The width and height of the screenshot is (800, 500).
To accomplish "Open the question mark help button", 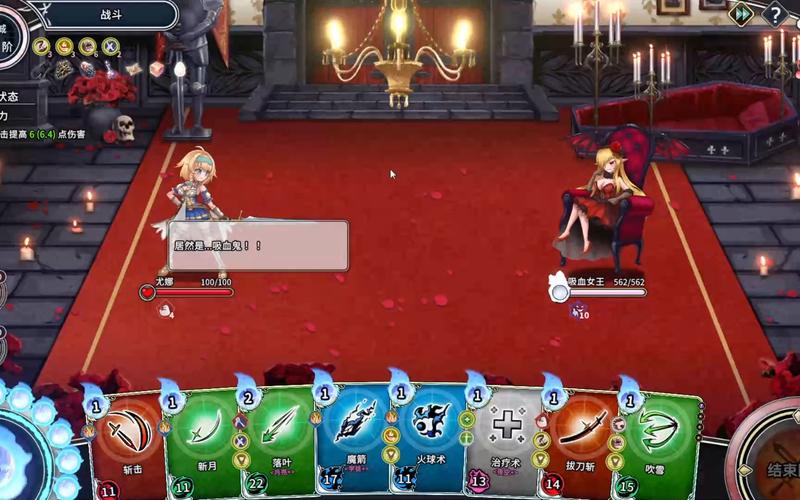I will click(x=775, y=14).
